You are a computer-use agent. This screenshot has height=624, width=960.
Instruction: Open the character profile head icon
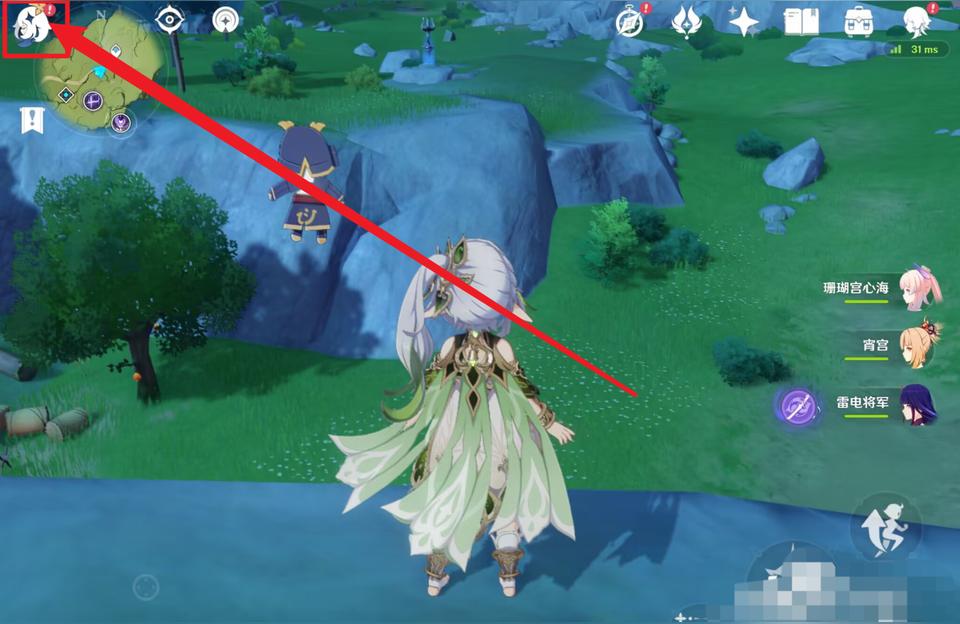pos(916,21)
